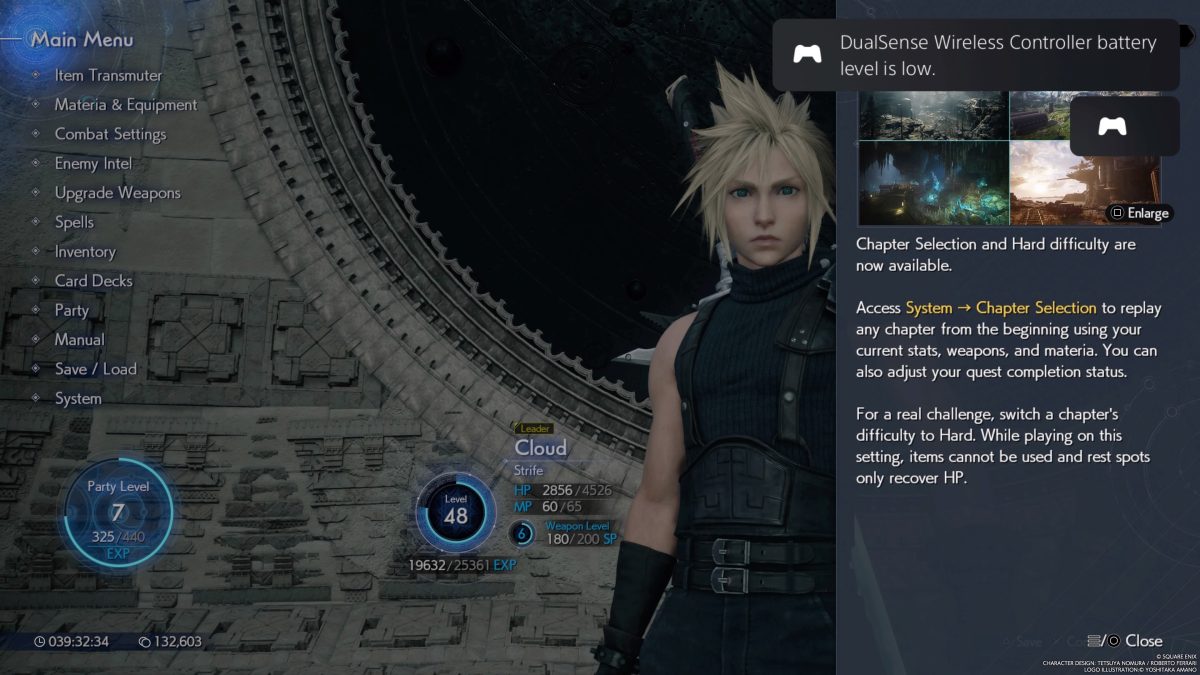Choose Card Decks from the menu

tap(93, 281)
